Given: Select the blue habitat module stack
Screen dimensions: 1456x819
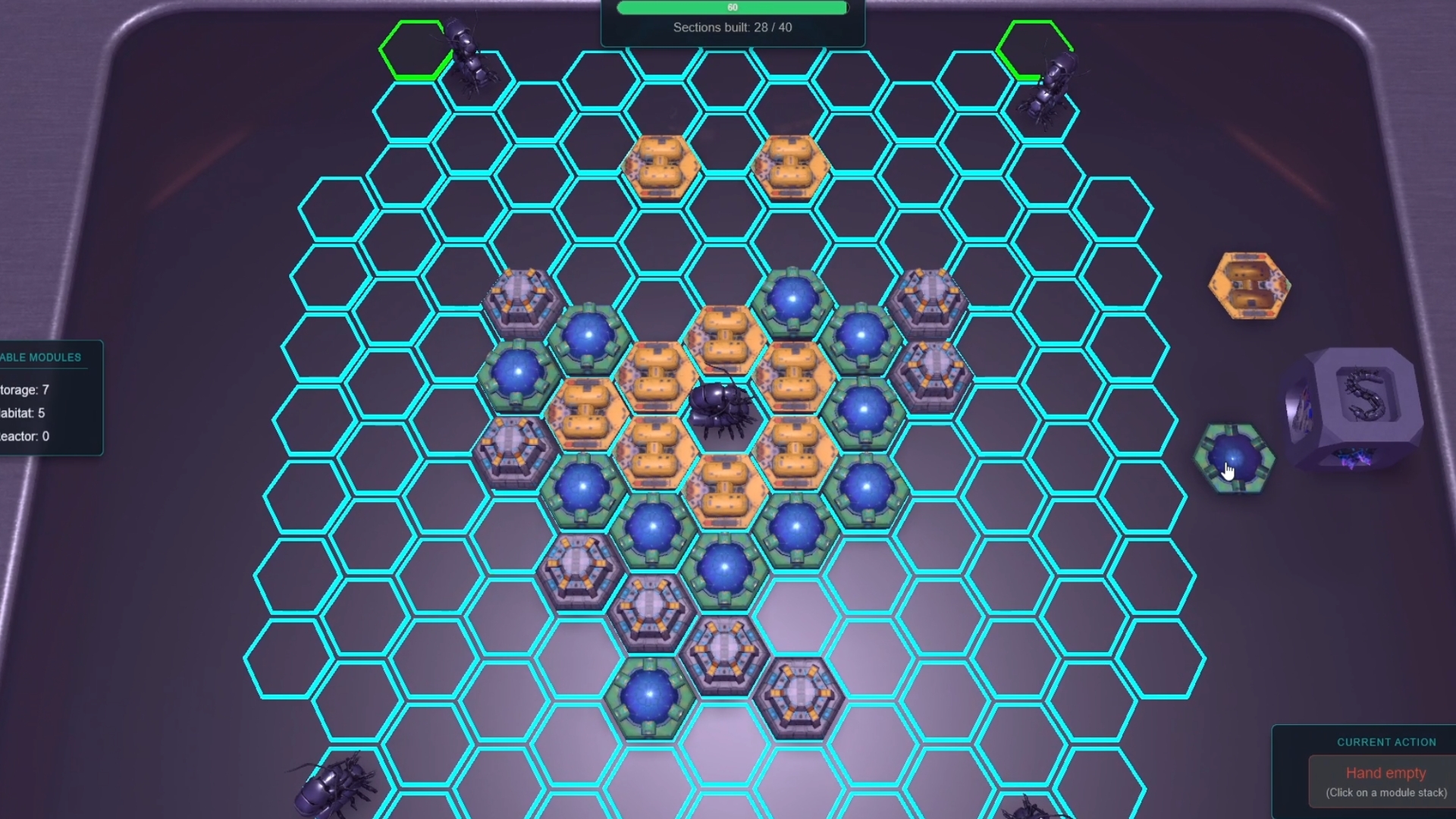Looking at the screenshot, I should coord(1234,458).
